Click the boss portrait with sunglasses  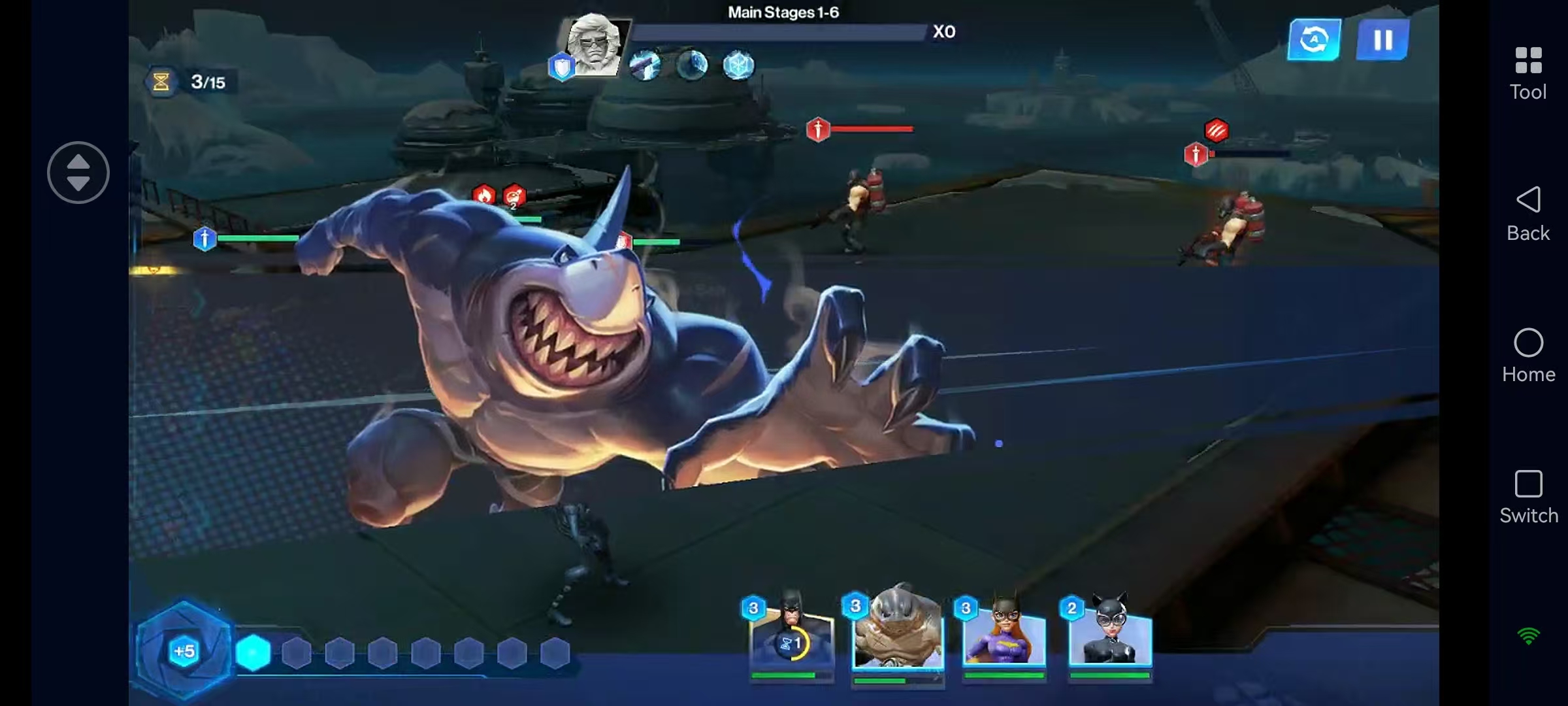click(x=594, y=44)
